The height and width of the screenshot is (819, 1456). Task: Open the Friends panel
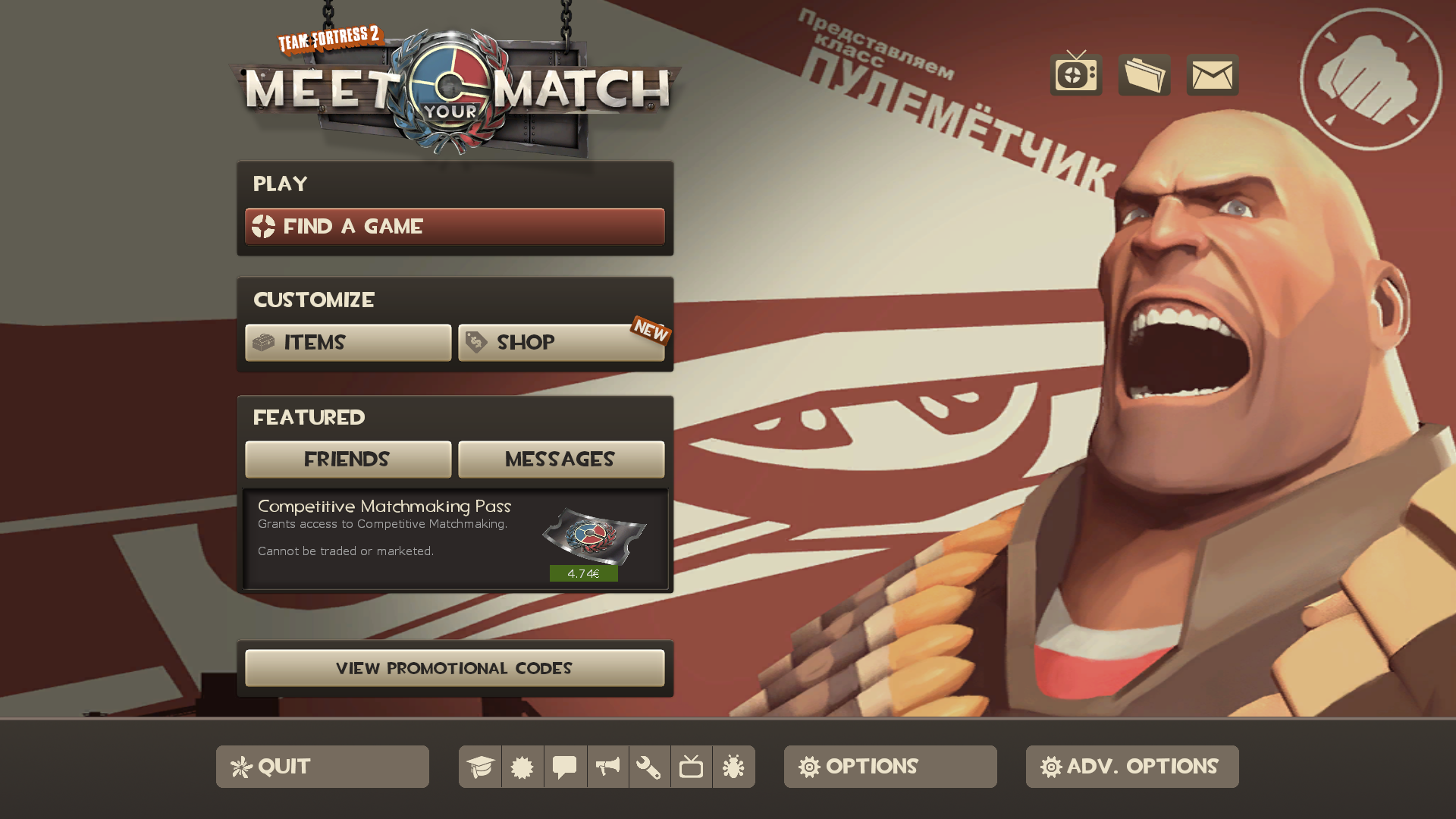(347, 459)
